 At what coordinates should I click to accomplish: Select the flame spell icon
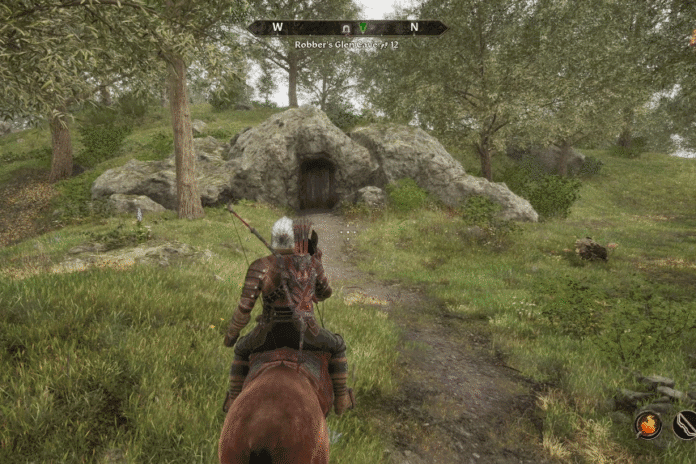click(x=648, y=424)
